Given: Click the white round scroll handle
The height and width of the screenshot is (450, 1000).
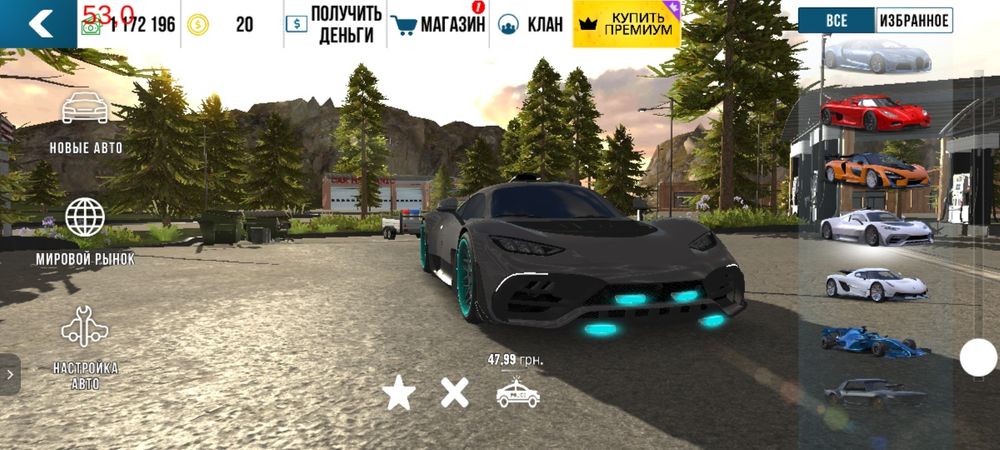Looking at the screenshot, I should tap(978, 357).
